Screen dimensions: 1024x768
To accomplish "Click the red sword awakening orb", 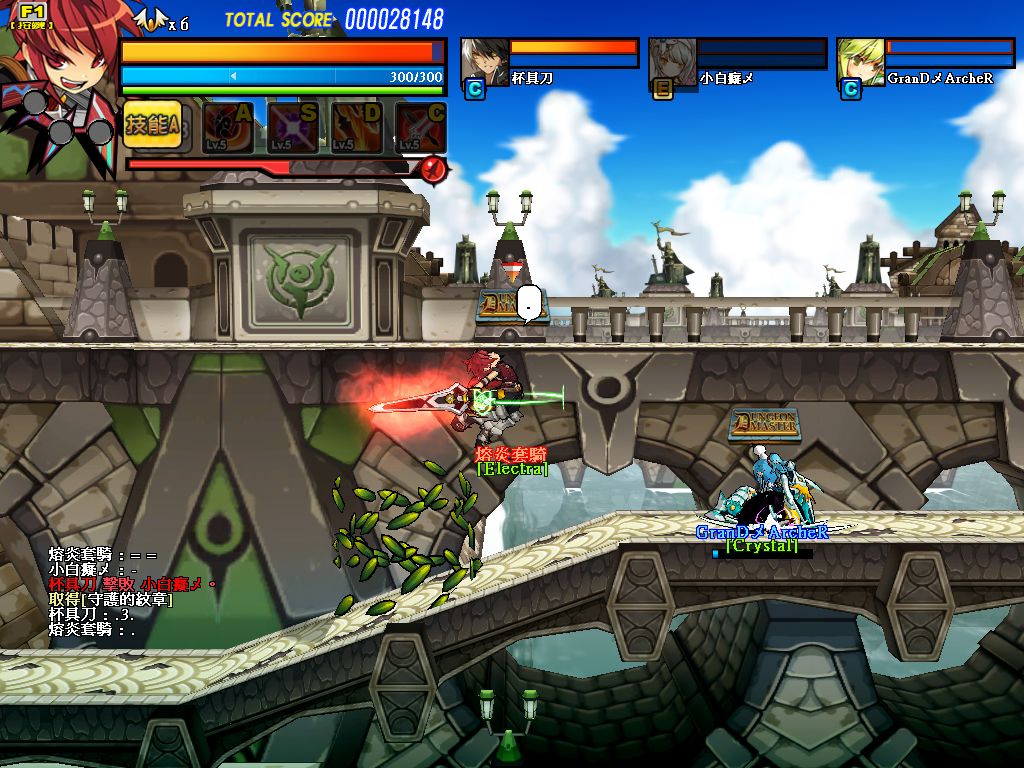I will pyautogui.click(x=432, y=168).
